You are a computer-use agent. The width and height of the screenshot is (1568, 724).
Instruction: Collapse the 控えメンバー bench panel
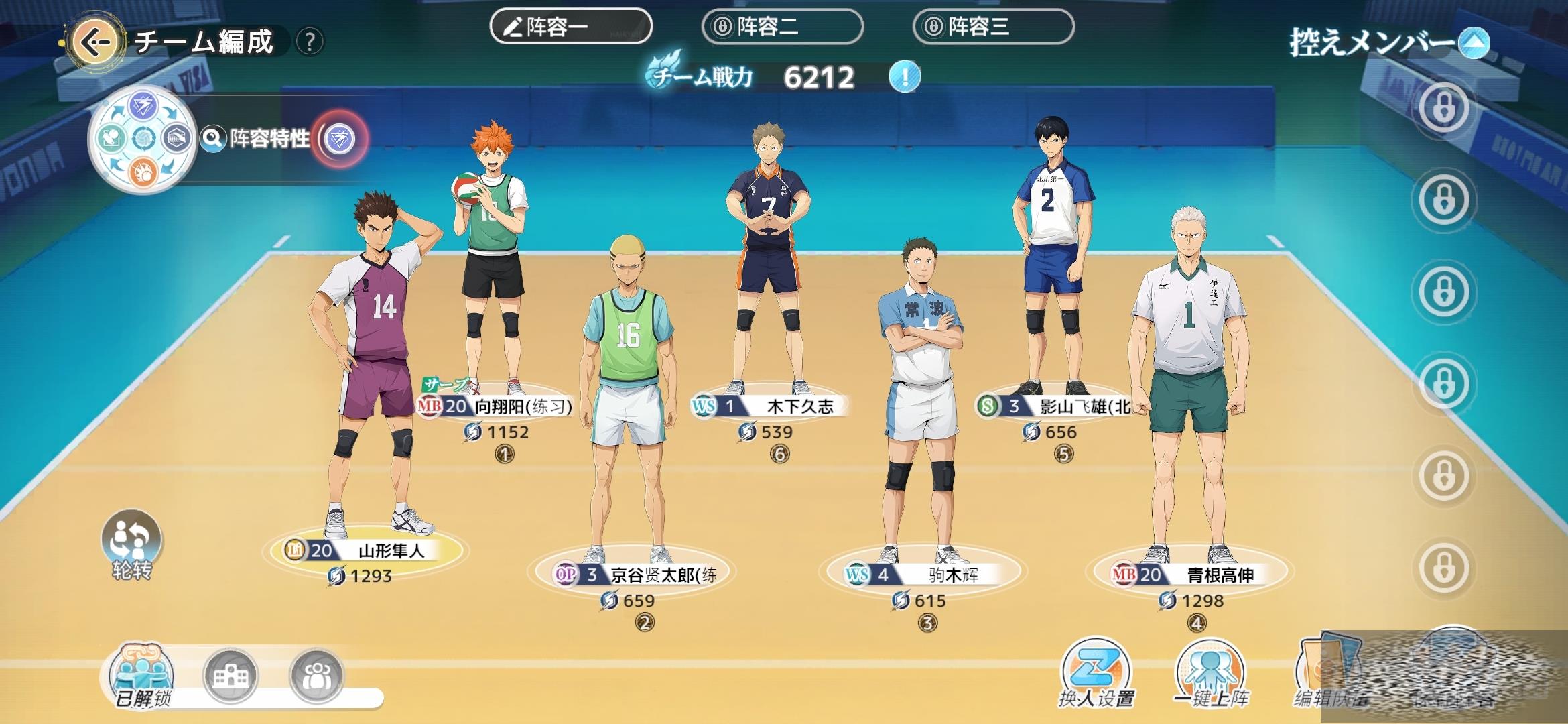1474,44
